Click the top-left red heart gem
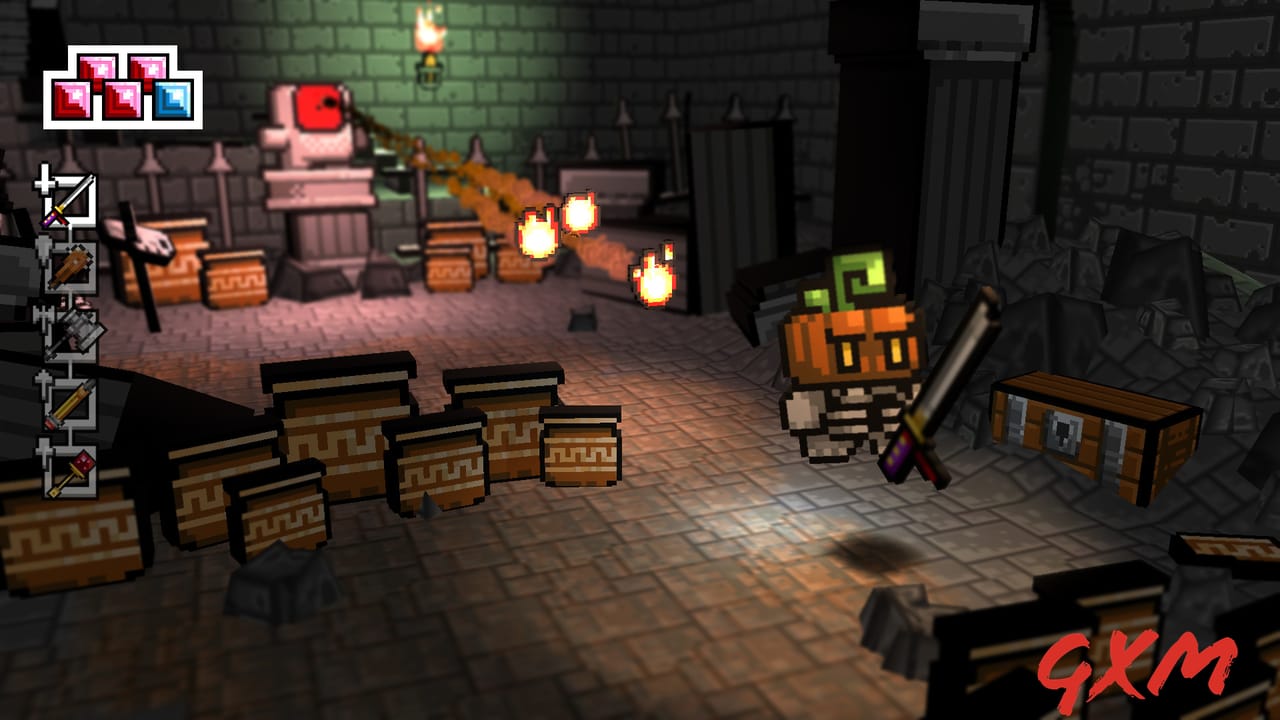This screenshot has height=720, width=1280. (x=98, y=68)
